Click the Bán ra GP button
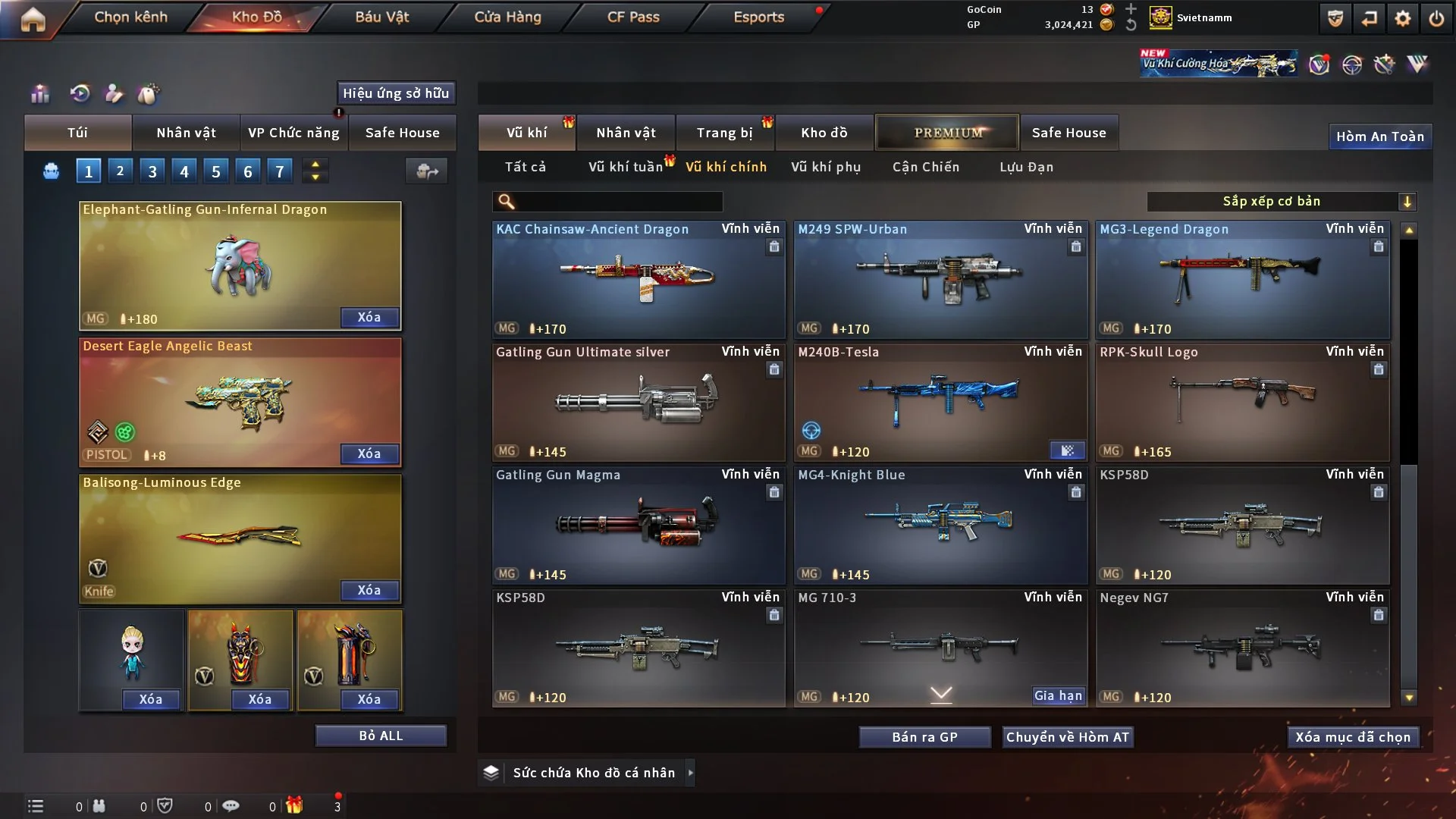 tap(924, 737)
